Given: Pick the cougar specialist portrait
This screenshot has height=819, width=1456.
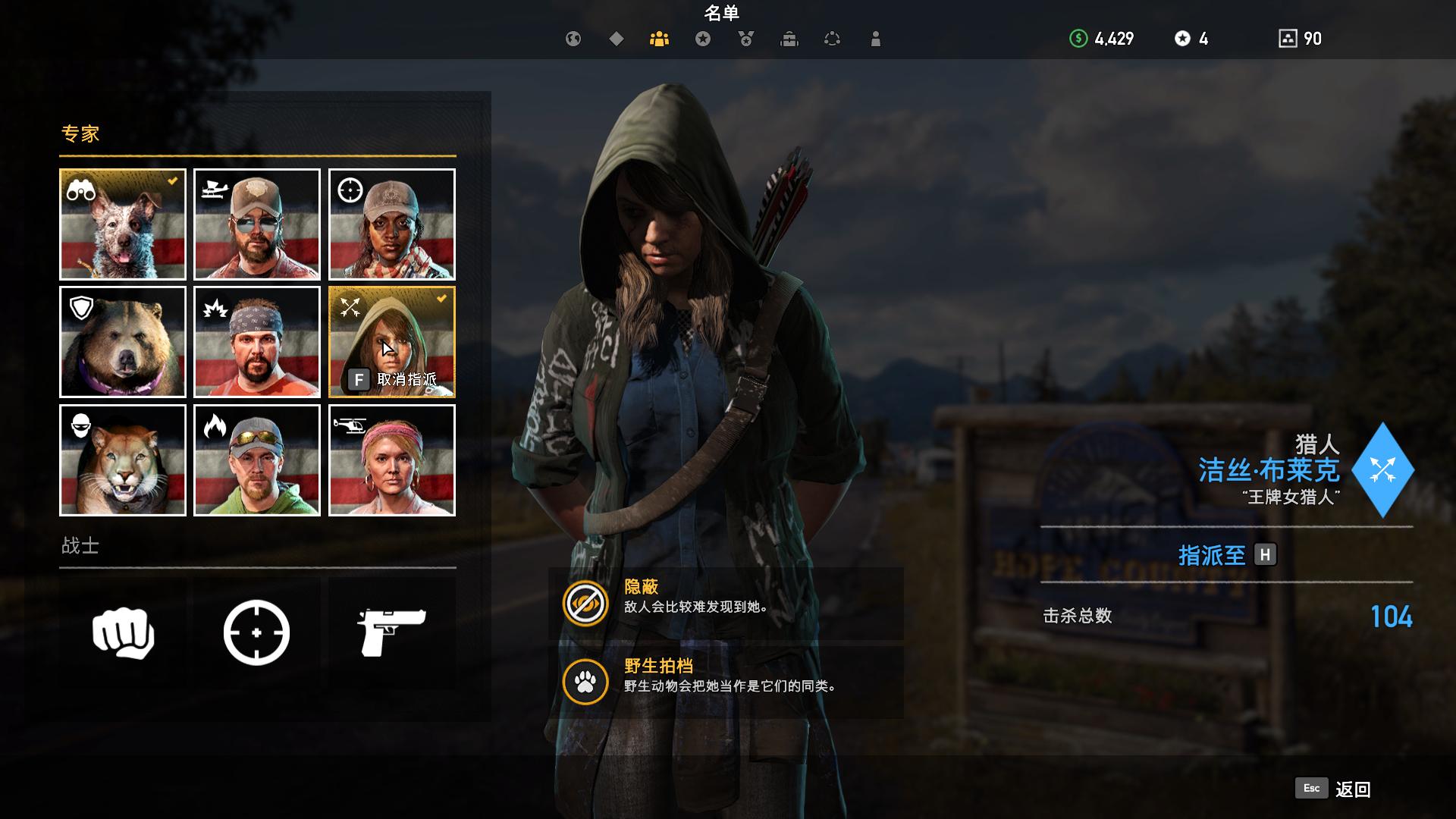Looking at the screenshot, I should [123, 460].
